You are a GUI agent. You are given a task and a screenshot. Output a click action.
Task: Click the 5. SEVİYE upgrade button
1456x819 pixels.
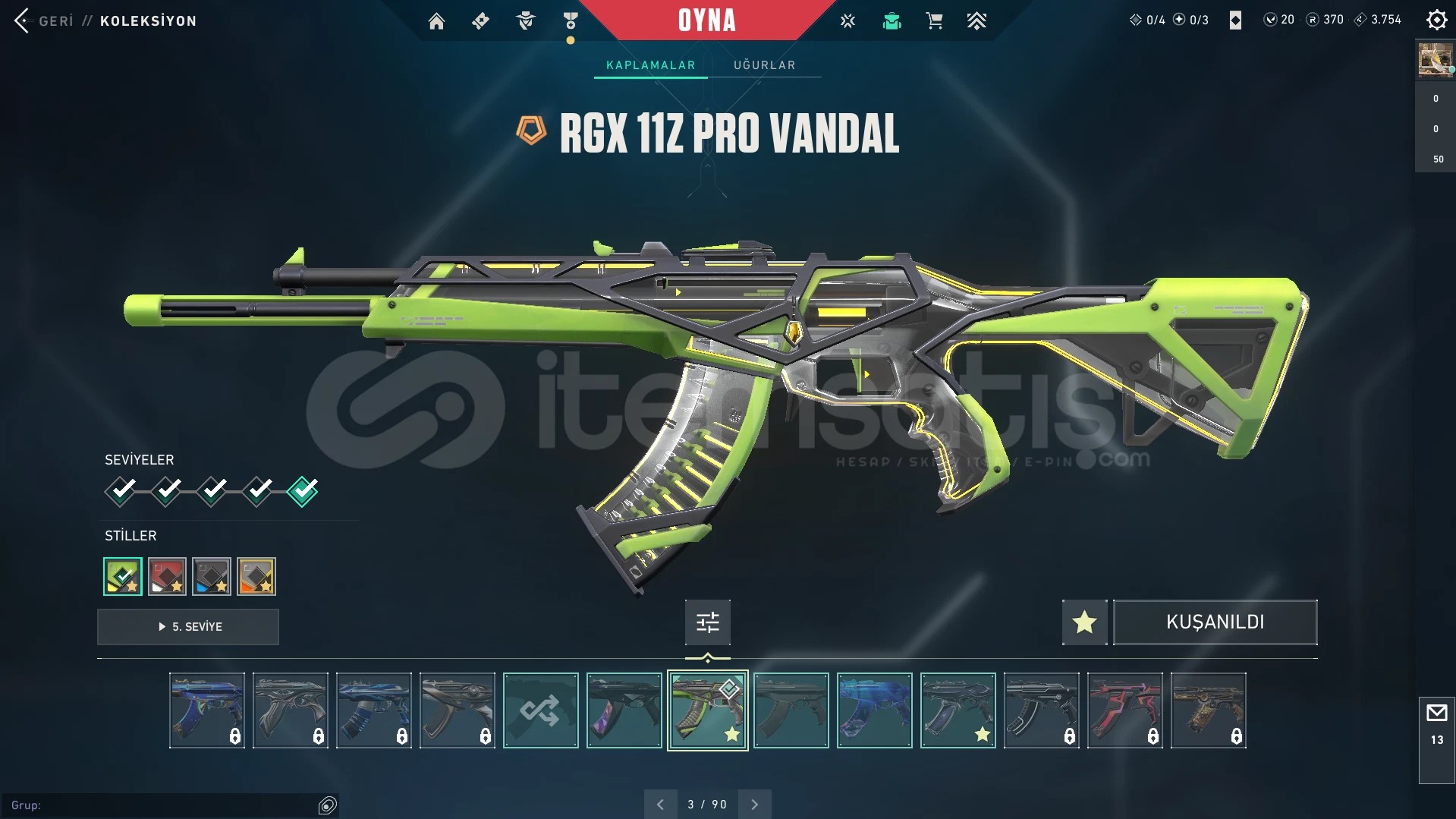coord(187,627)
